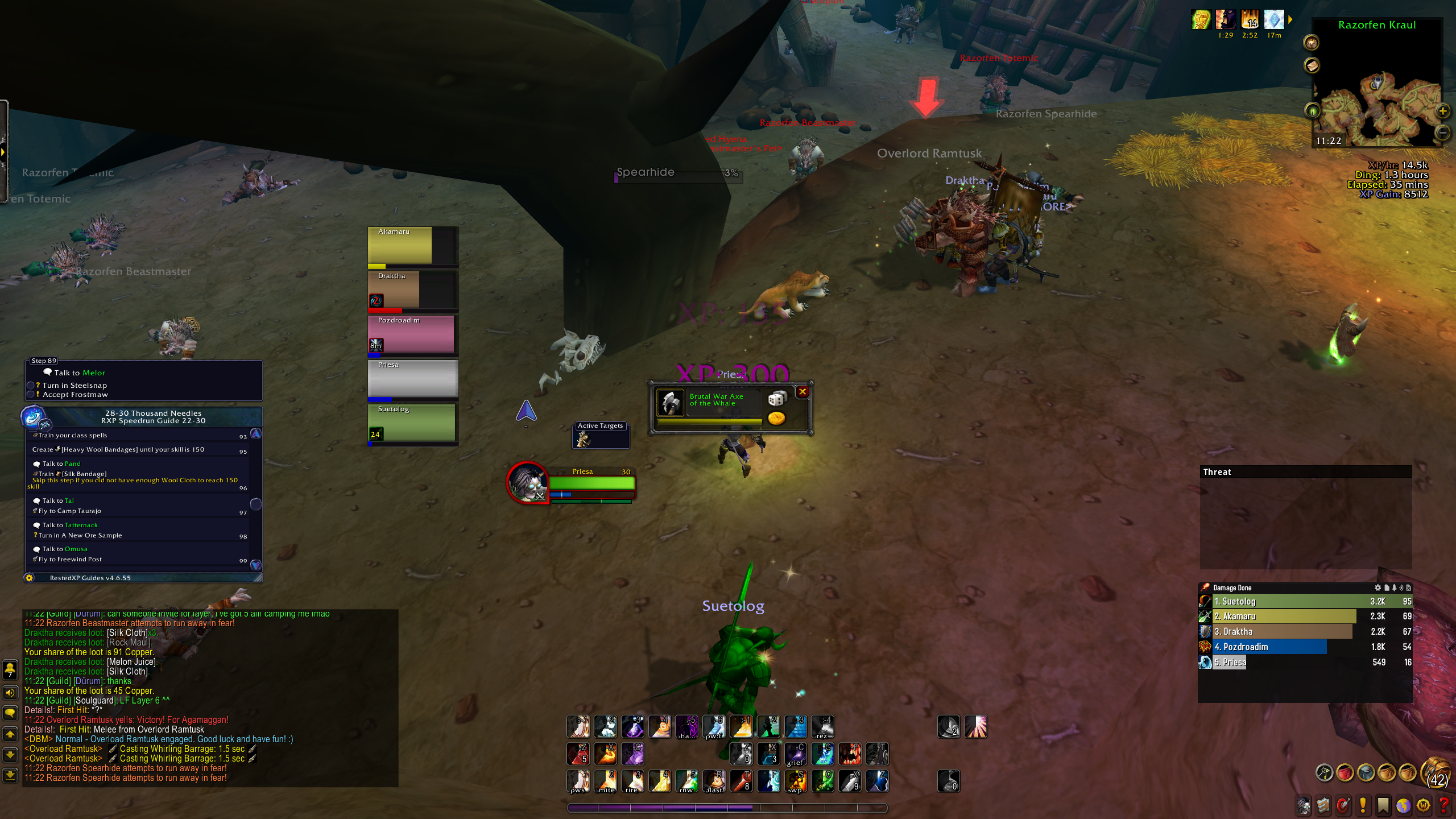Viewport: 1456px width, 819px height.
Task: Zoom out the minimap with minus button
Action: (x=1442, y=133)
